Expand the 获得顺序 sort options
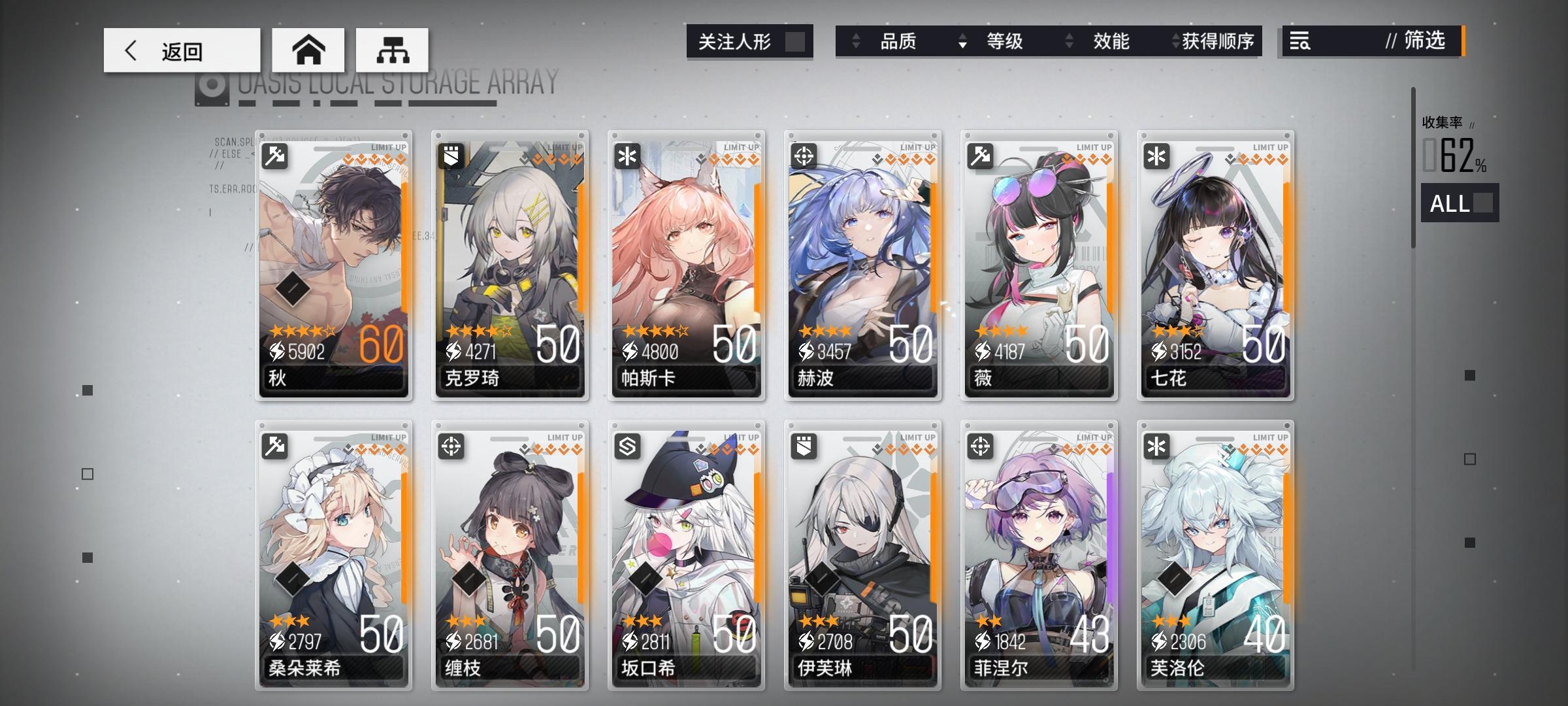Image resolution: width=1568 pixels, height=706 pixels. point(1219,41)
